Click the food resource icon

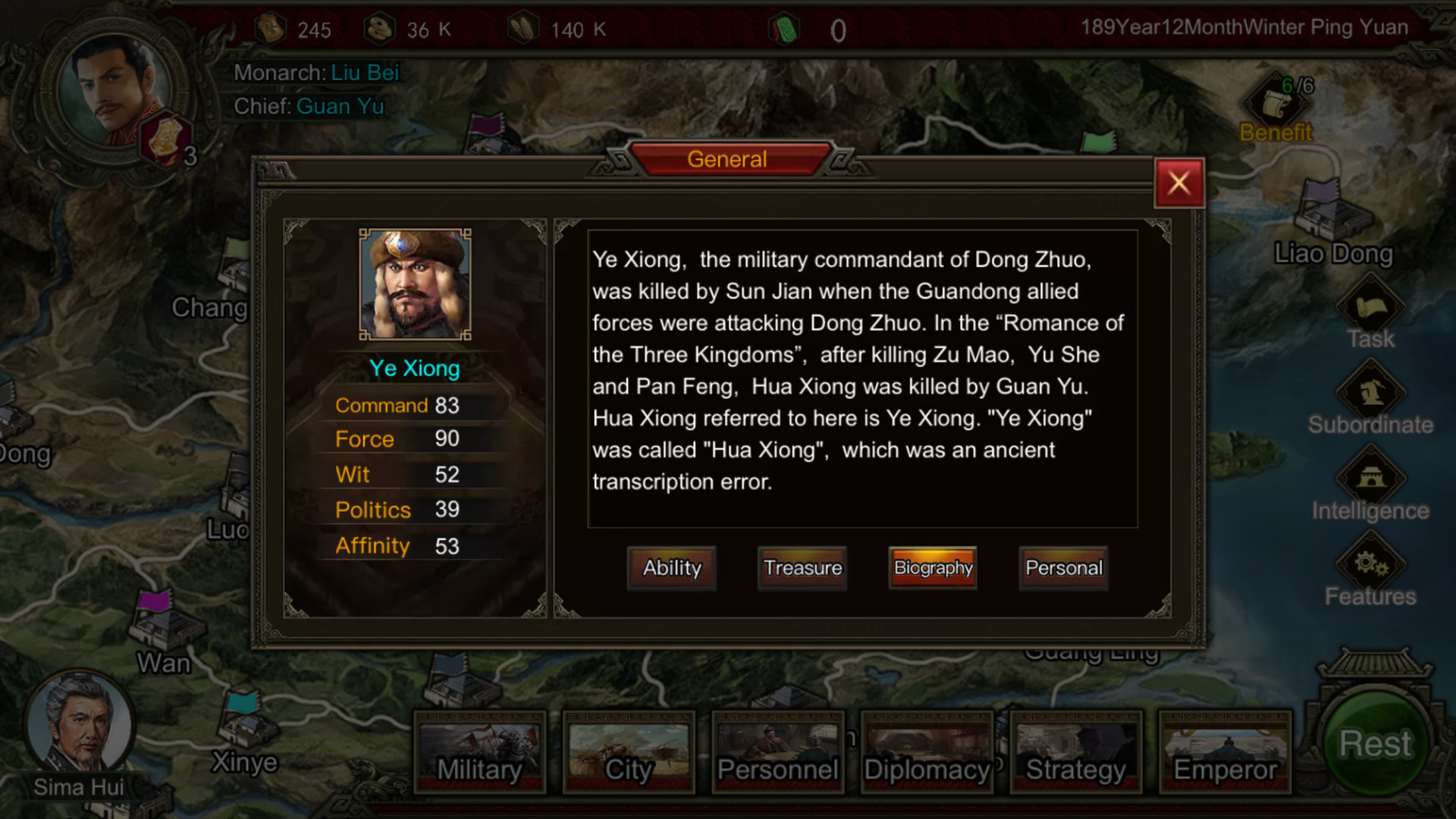pyautogui.click(x=523, y=28)
